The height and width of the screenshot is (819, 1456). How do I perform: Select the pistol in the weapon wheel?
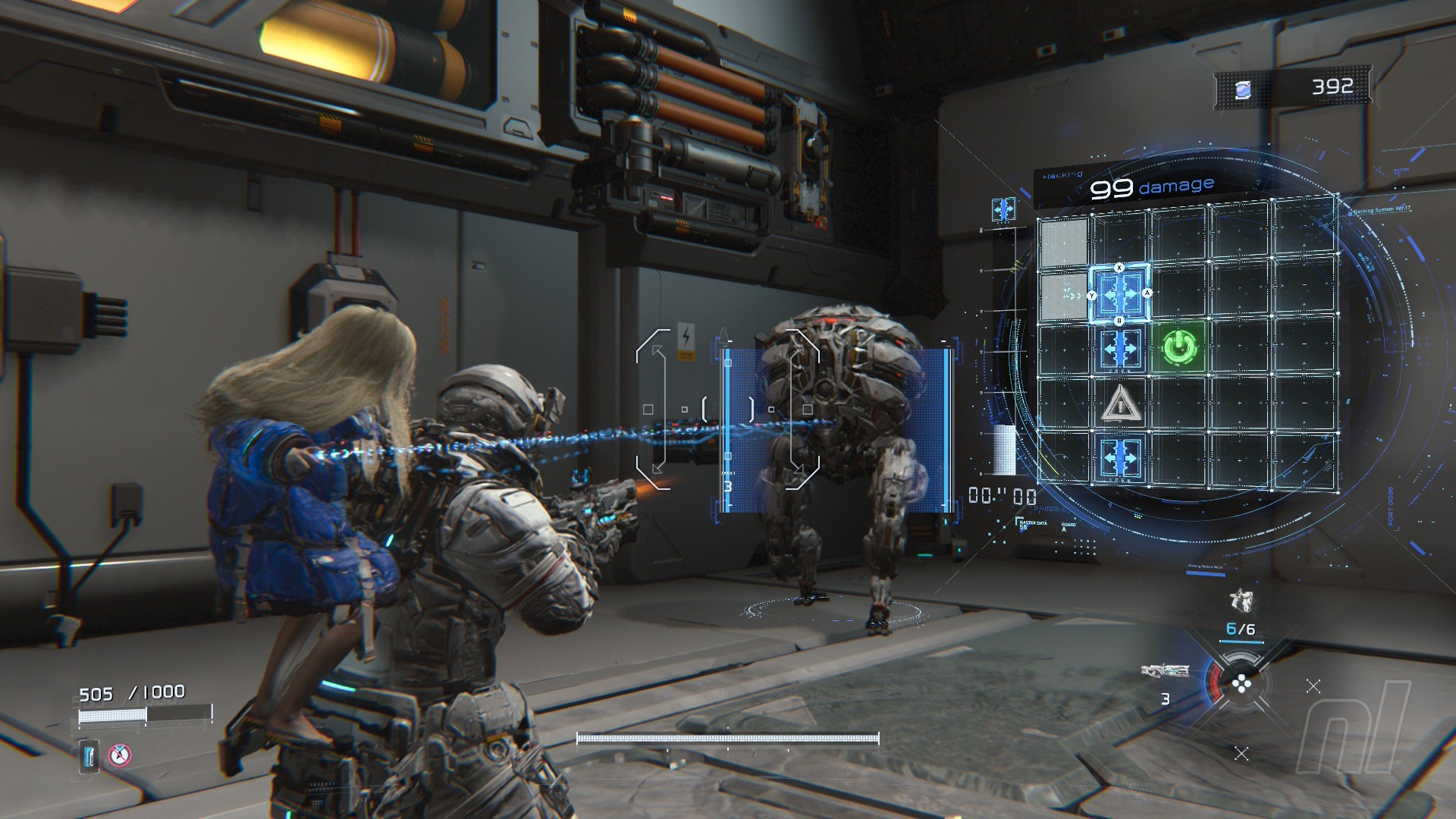click(x=1241, y=601)
